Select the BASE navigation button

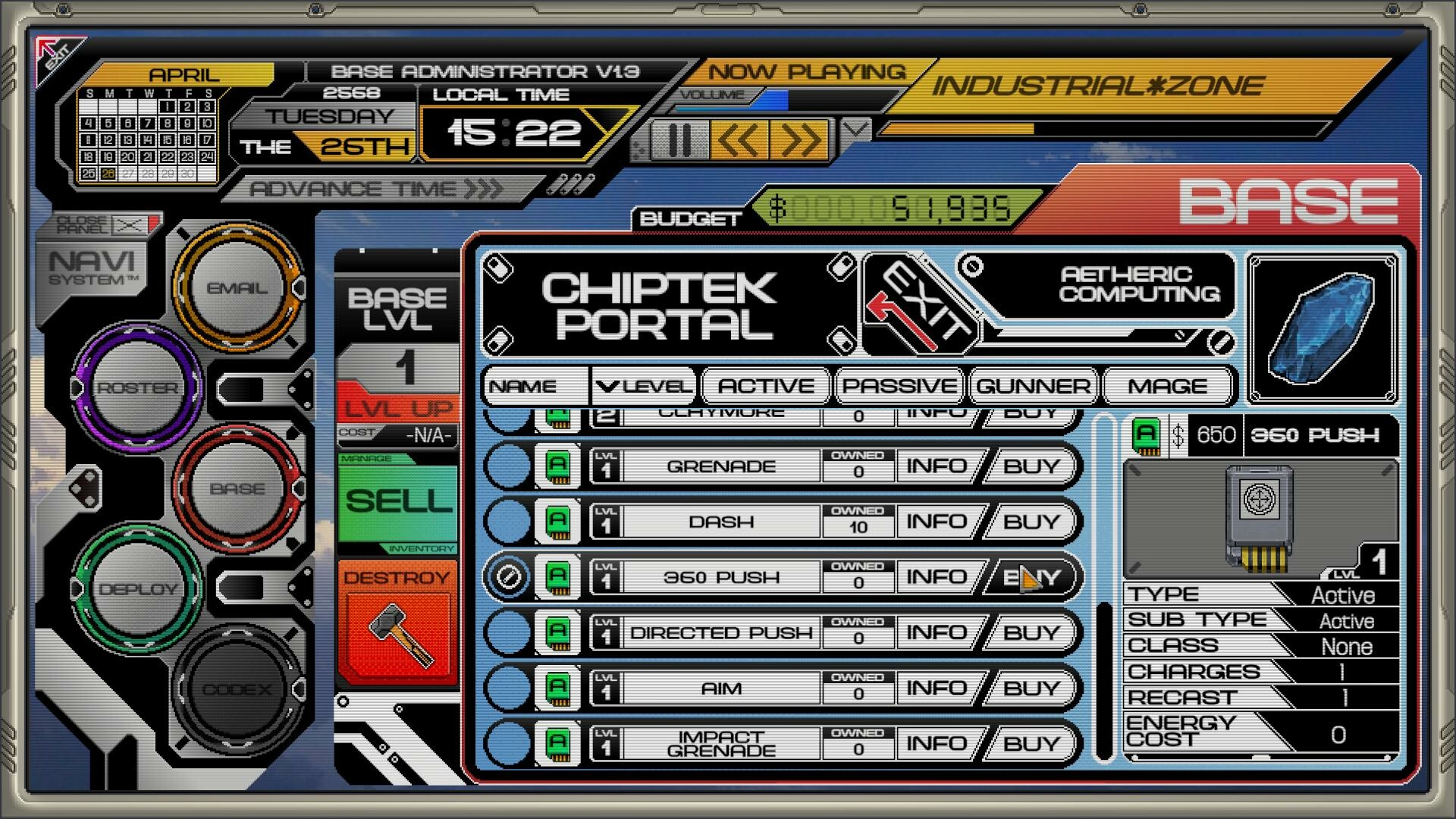click(x=237, y=489)
